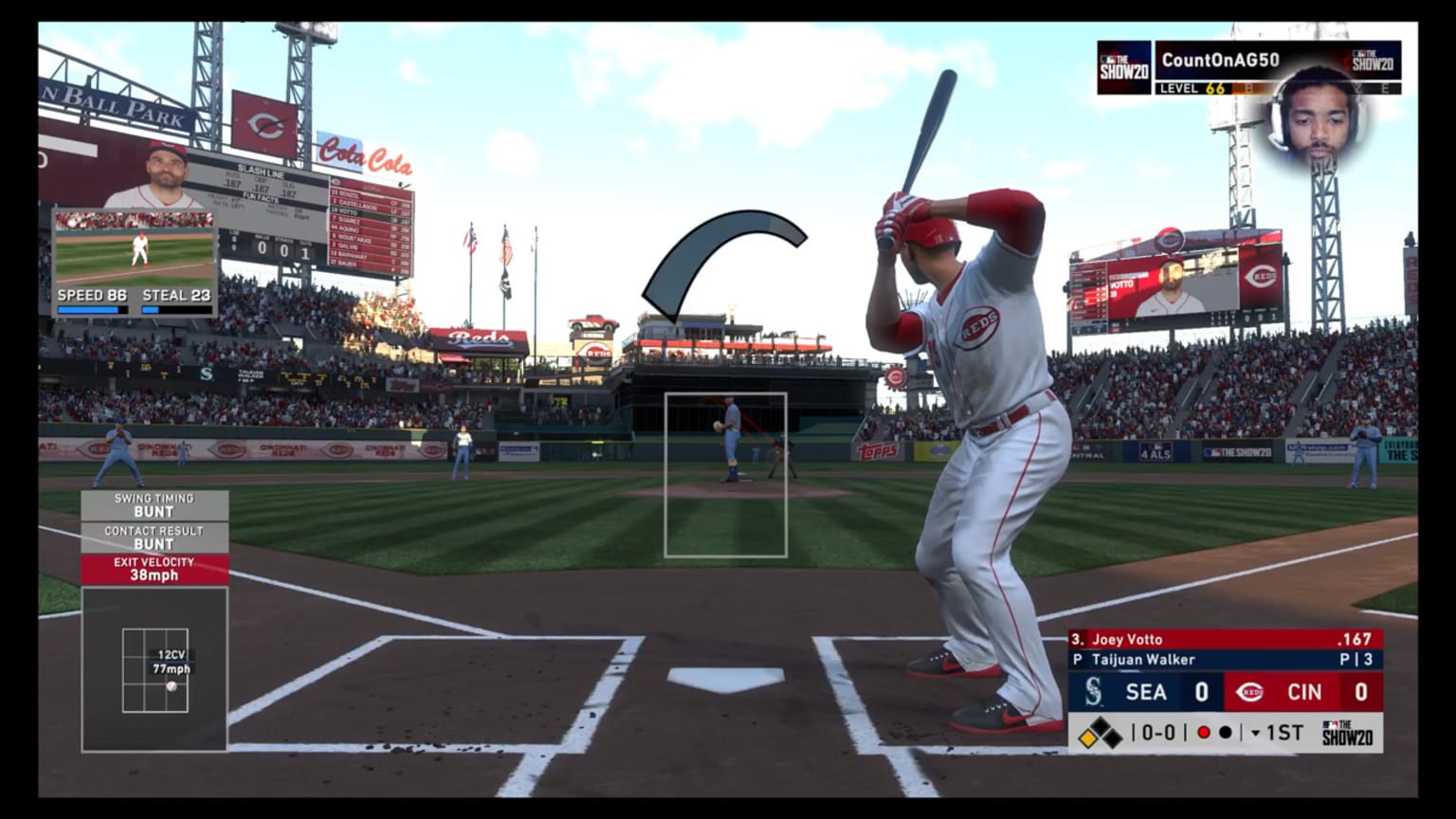Expand the Exit Velocity readout

[155, 568]
